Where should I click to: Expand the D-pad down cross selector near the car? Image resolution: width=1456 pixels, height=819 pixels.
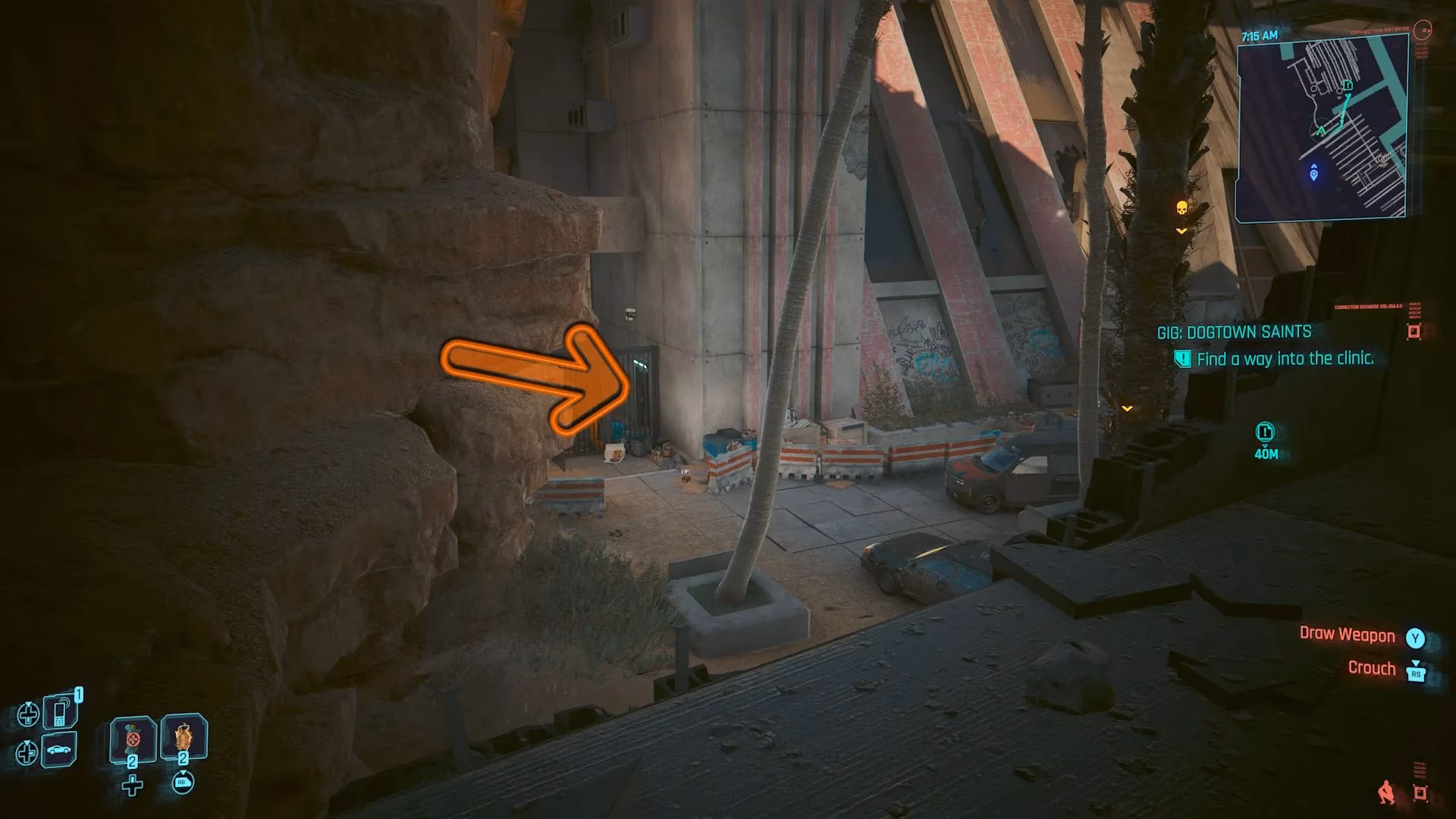(27, 752)
